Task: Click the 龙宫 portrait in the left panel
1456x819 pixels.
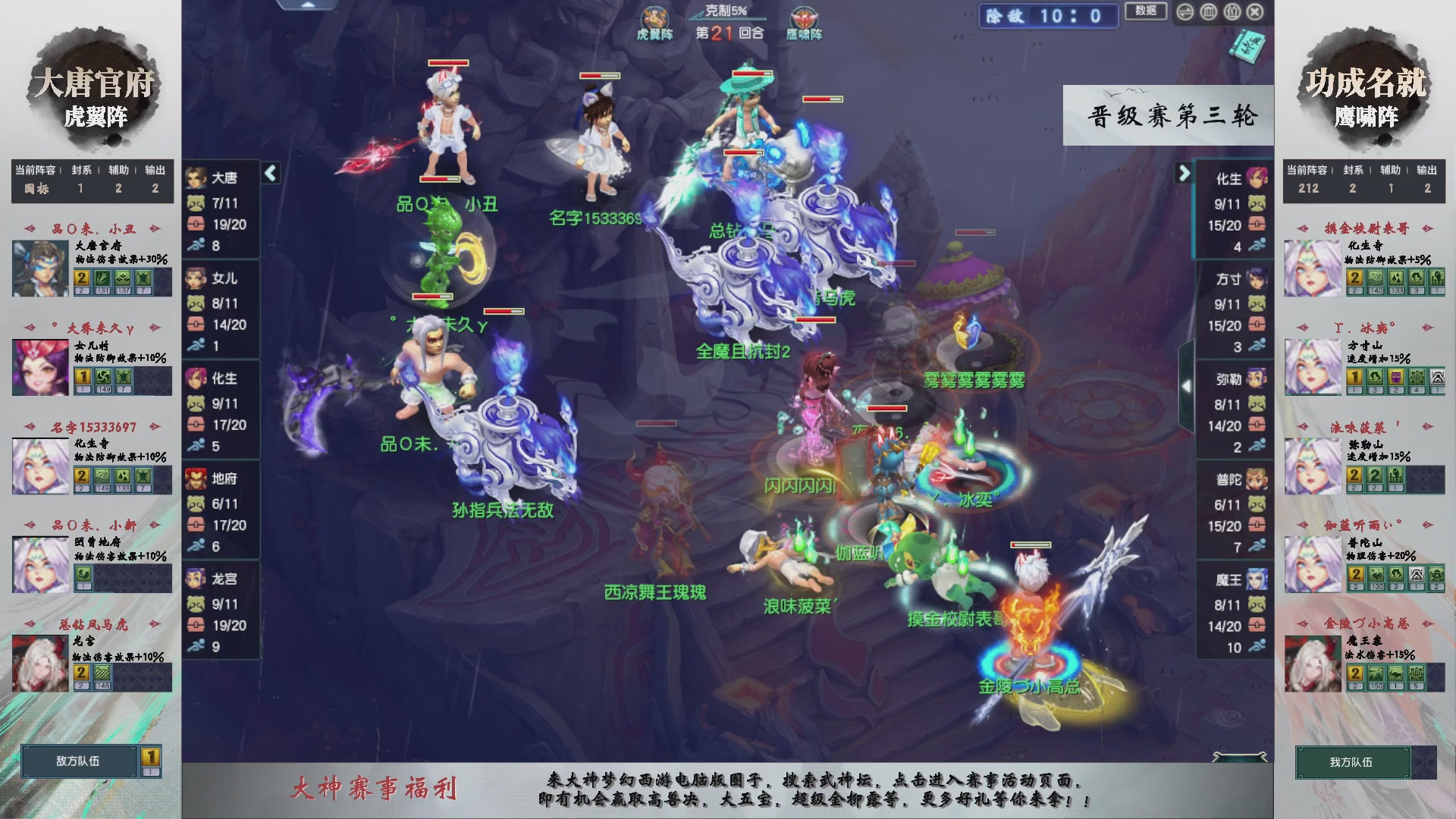Action: [196, 579]
